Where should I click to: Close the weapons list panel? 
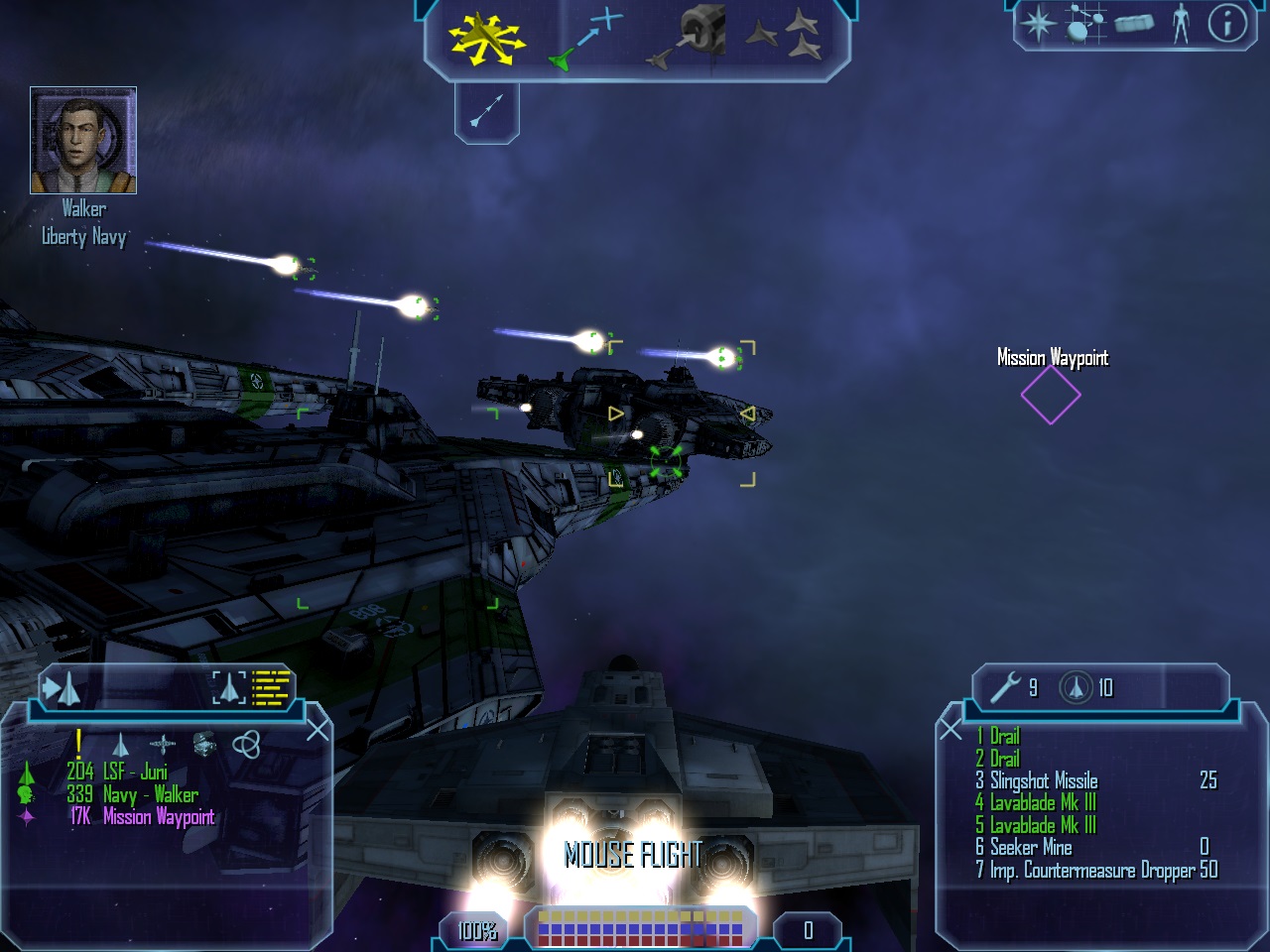tap(951, 731)
